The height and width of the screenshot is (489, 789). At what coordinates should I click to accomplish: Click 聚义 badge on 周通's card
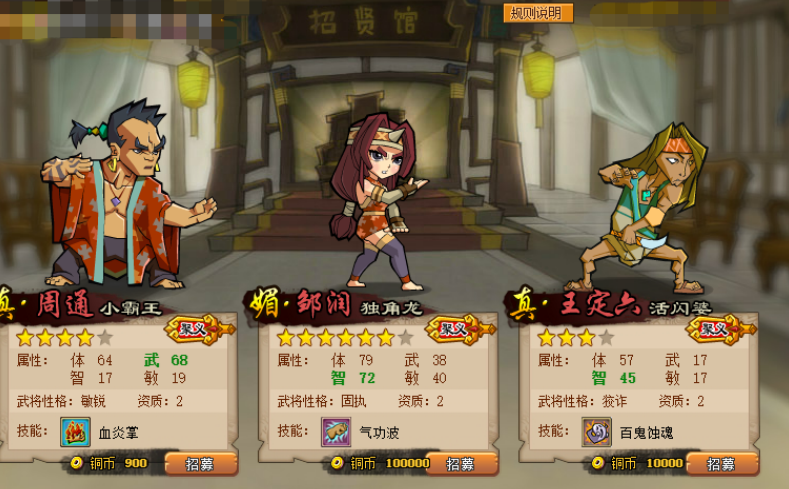click(x=192, y=328)
